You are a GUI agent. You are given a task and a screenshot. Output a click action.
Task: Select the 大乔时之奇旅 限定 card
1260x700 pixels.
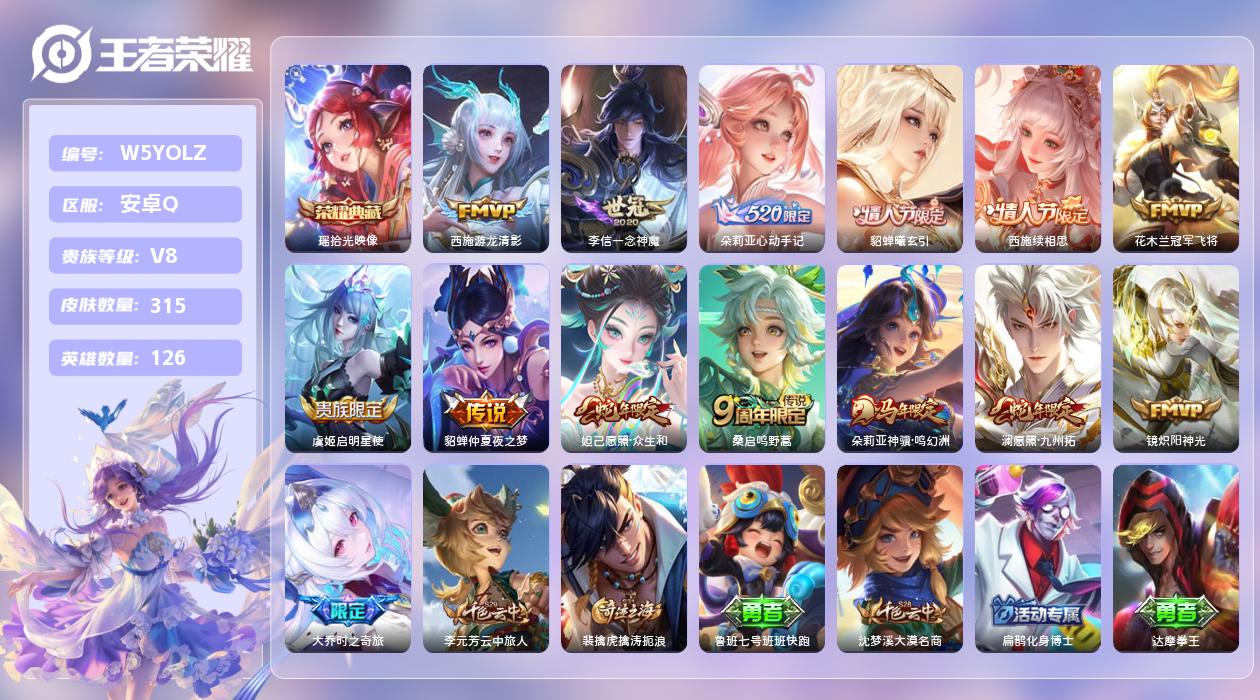[348, 558]
